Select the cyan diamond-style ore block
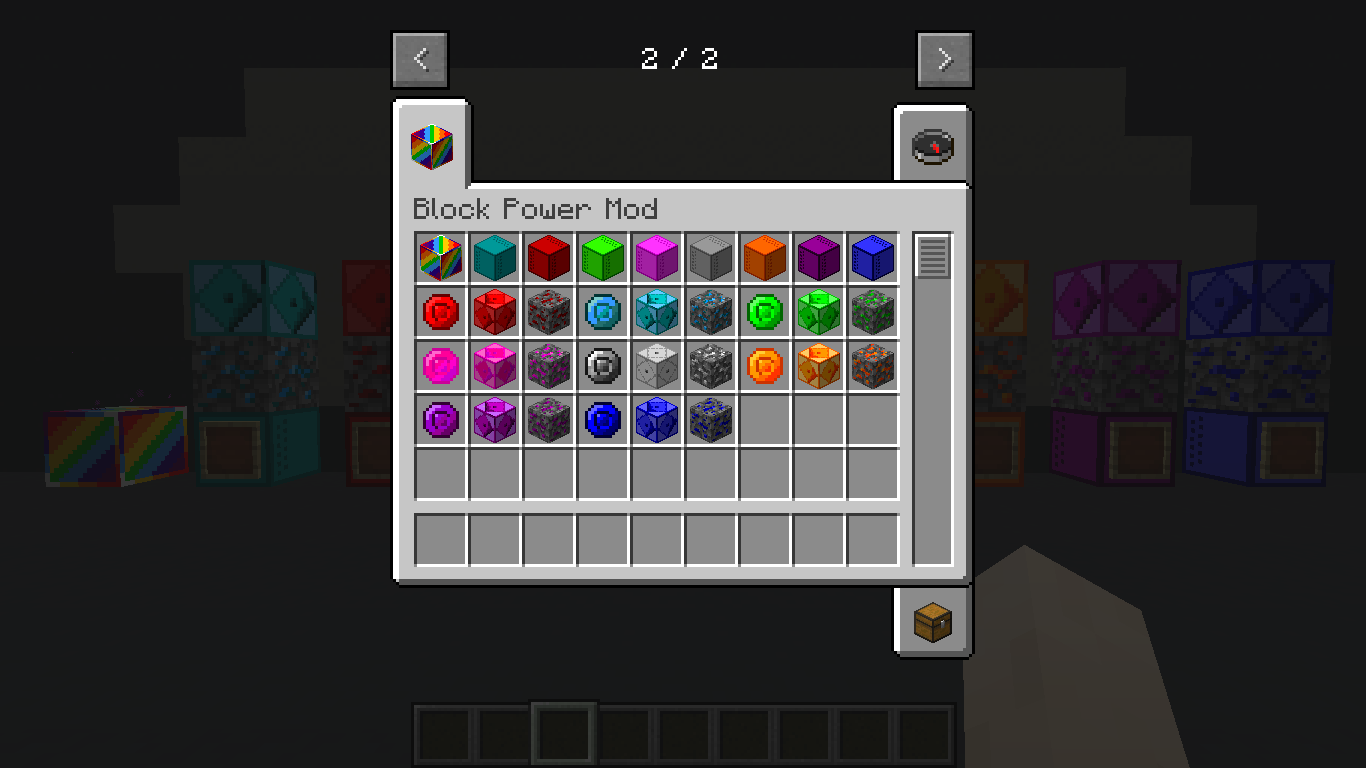The width and height of the screenshot is (1366, 768). (x=657, y=311)
